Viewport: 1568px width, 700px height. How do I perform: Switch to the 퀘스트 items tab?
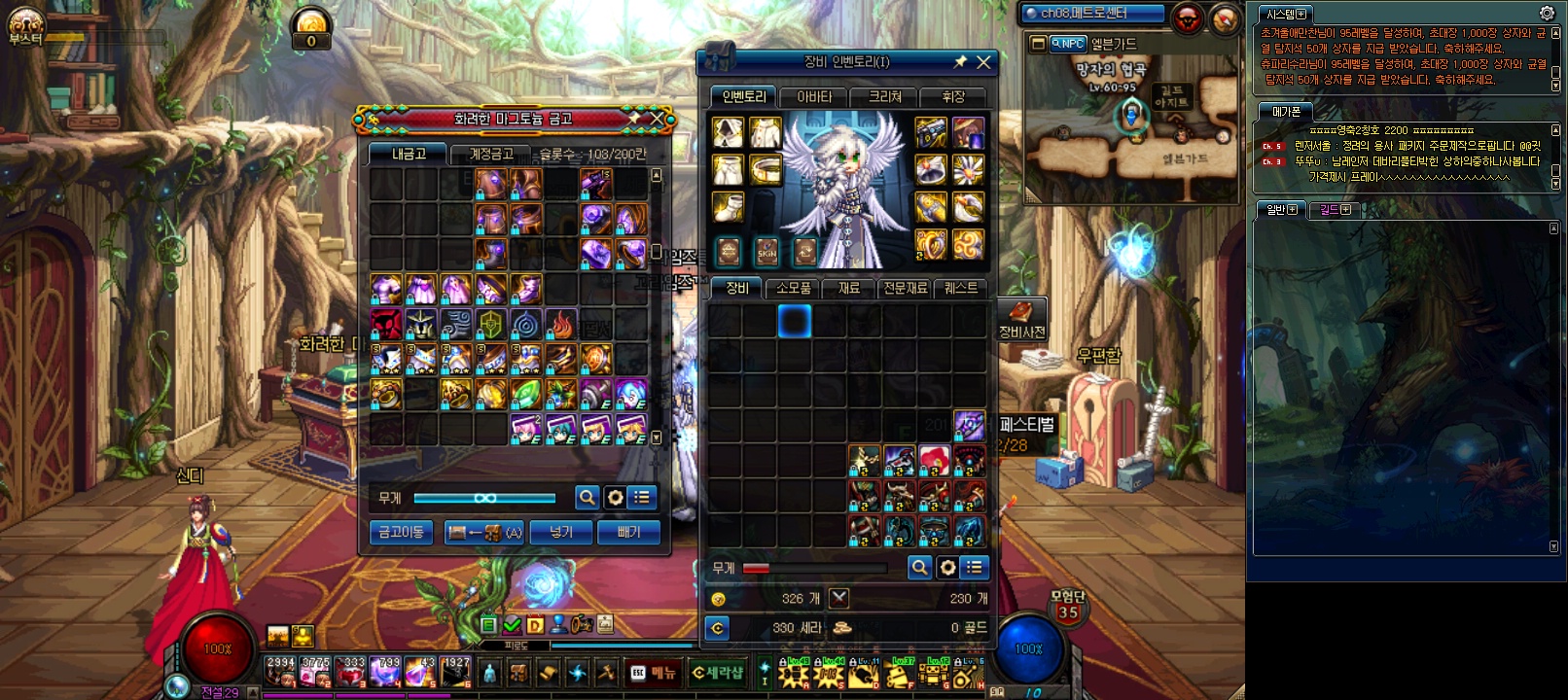point(960,288)
